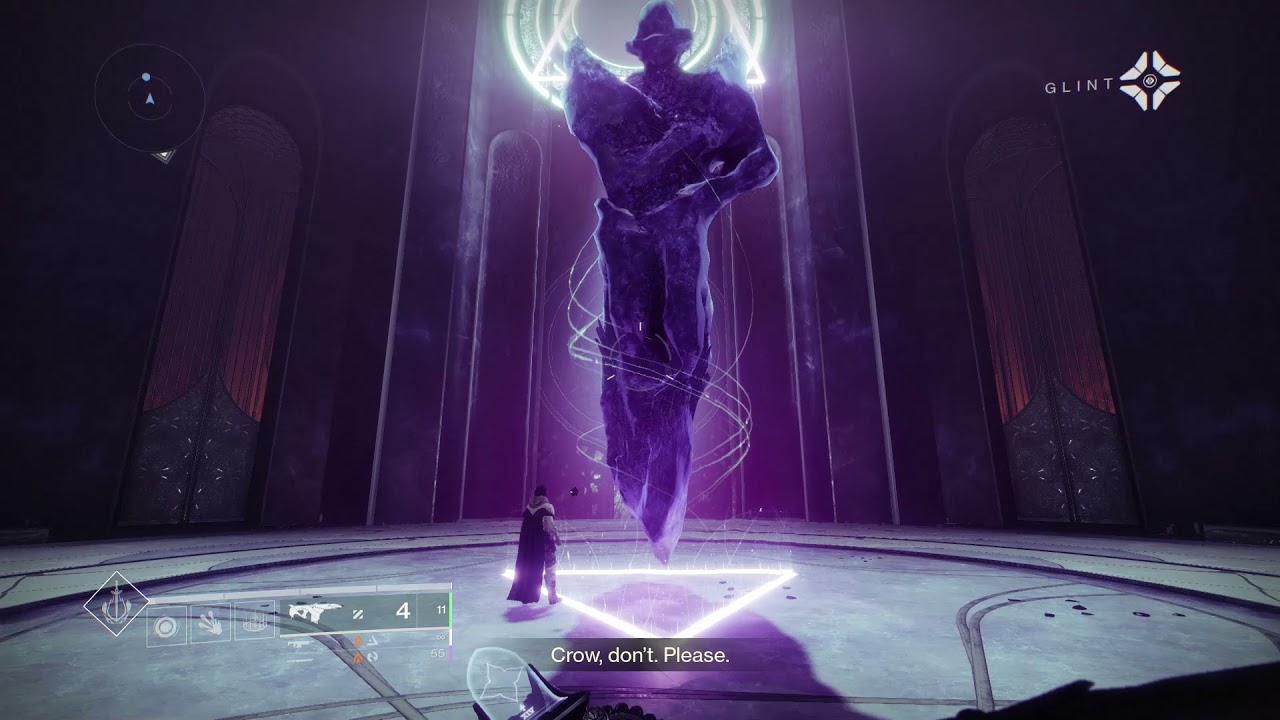Activate the class ability rift icon
The width and height of the screenshot is (1280, 720).
coord(254,622)
